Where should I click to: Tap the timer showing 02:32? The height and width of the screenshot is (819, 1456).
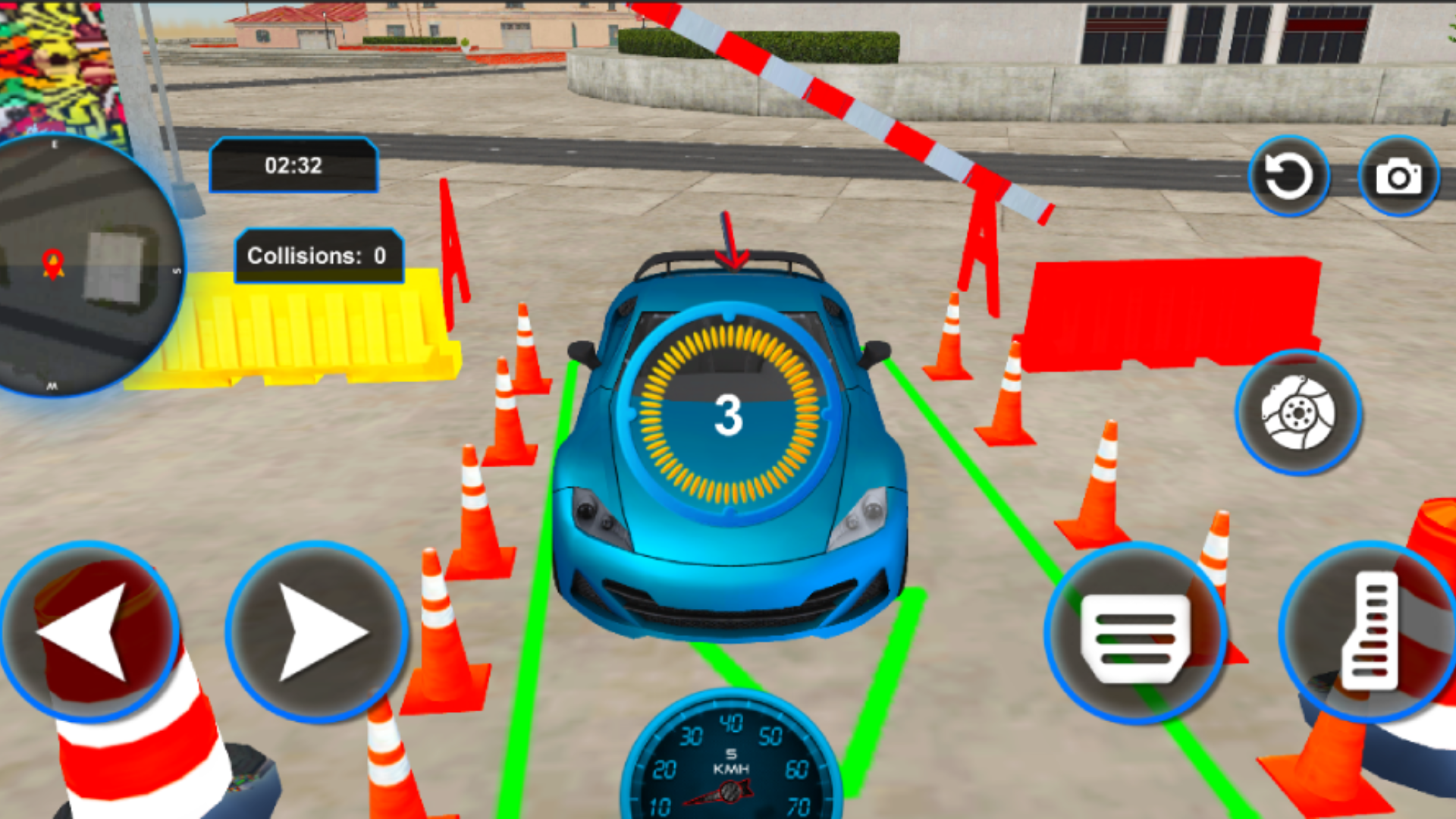(x=293, y=167)
